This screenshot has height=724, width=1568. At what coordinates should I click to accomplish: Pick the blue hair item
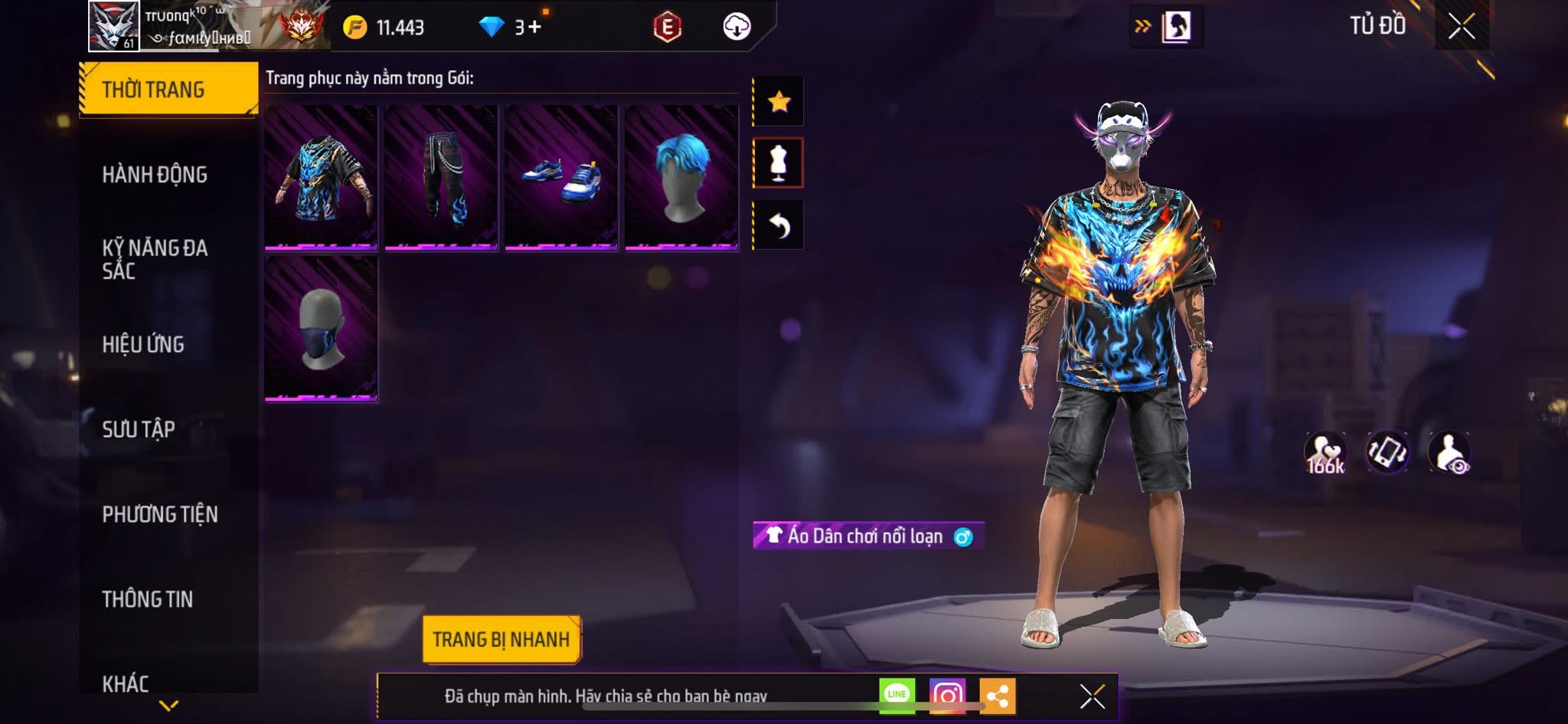pyautogui.click(x=681, y=178)
